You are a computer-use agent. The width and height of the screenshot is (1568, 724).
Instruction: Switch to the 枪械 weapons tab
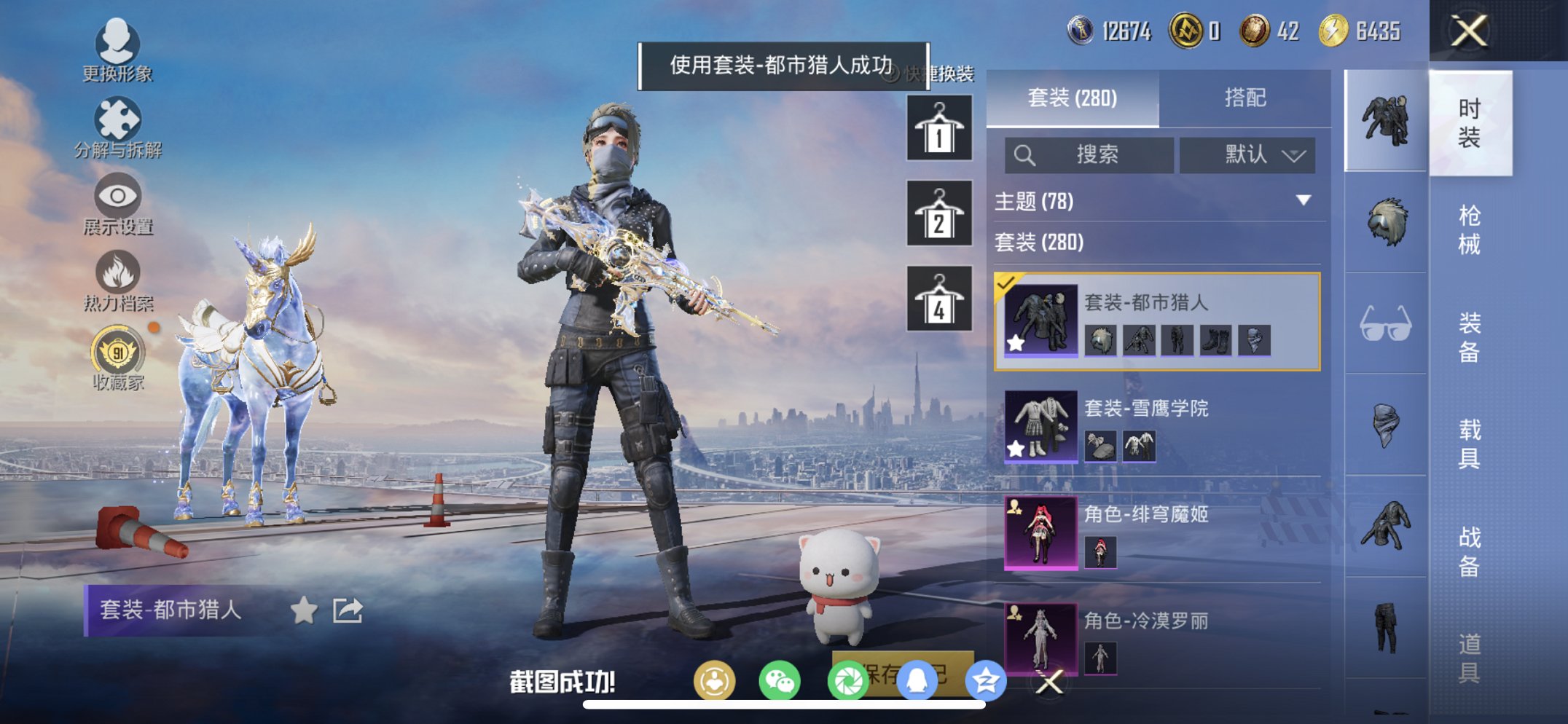pyautogui.click(x=1470, y=229)
